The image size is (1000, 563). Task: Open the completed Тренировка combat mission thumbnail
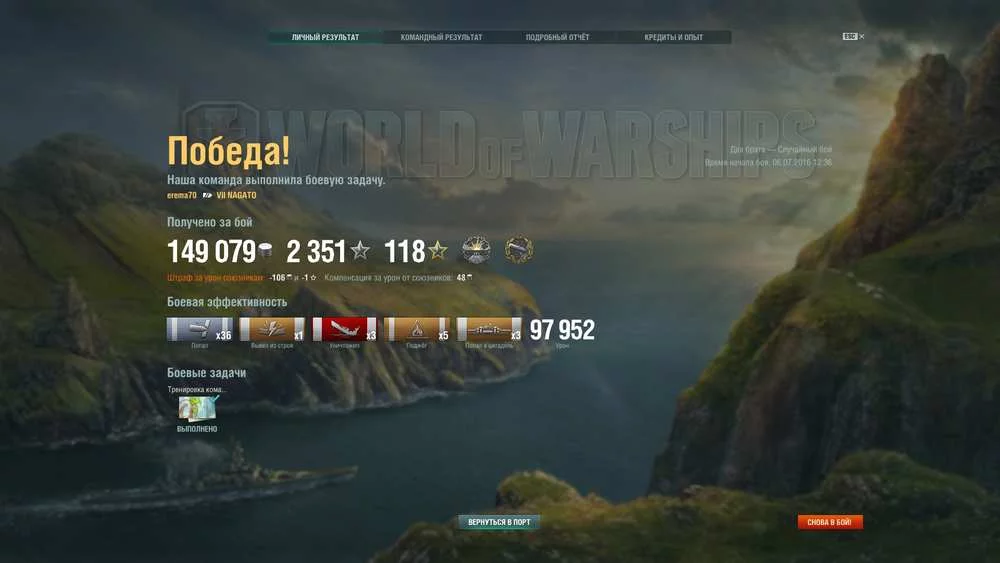(198, 408)
